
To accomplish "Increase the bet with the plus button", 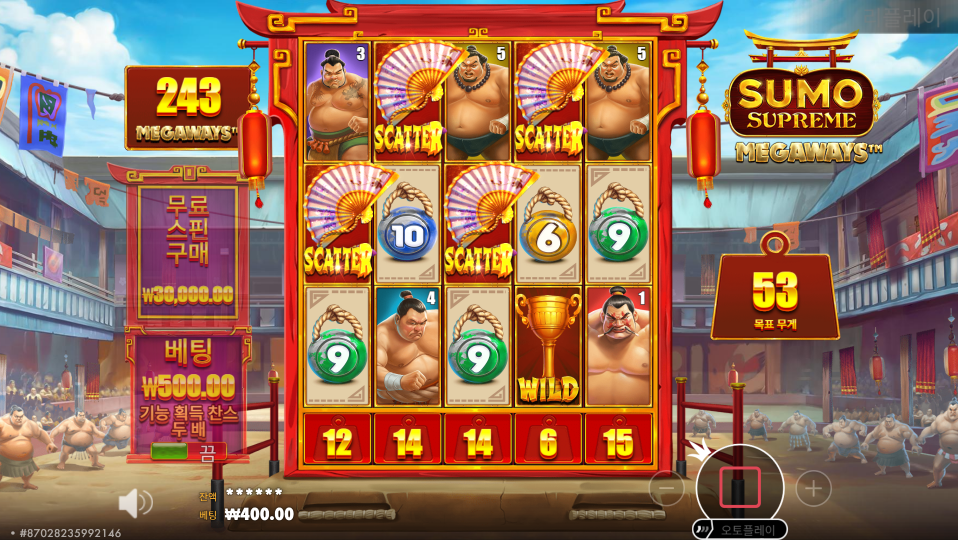I will tap(813, 488).
